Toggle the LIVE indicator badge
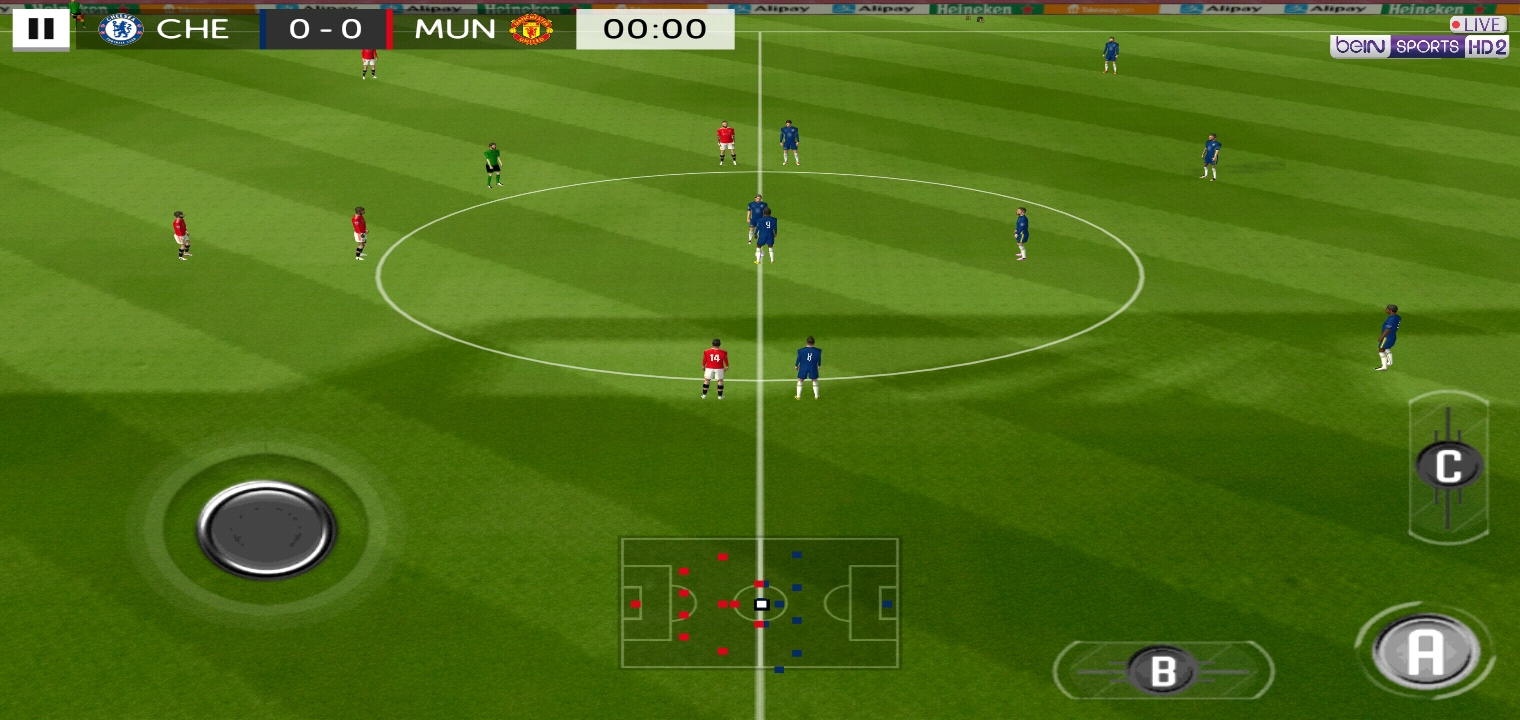Image resolution: width=1520 pixels, height=720 pixels. (x=1478, y=24)
